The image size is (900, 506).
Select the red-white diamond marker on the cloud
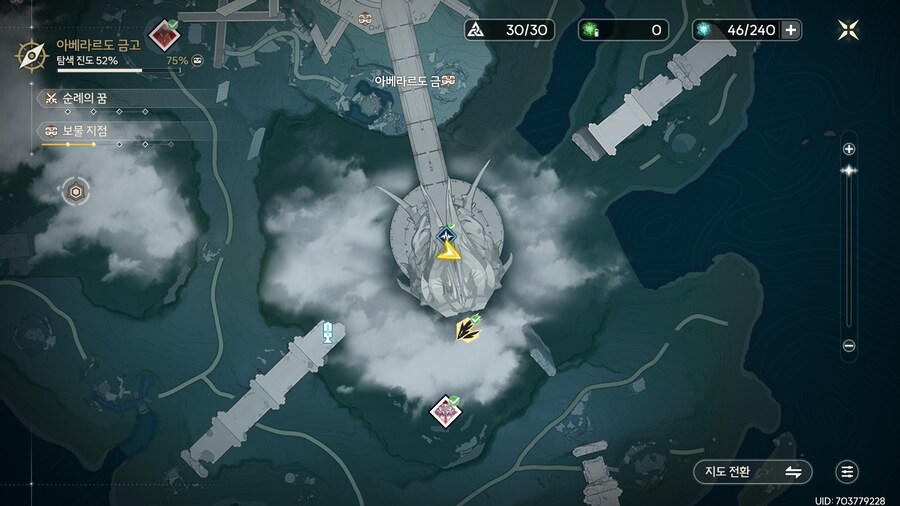pyautogui.click(x=444, y=410)
